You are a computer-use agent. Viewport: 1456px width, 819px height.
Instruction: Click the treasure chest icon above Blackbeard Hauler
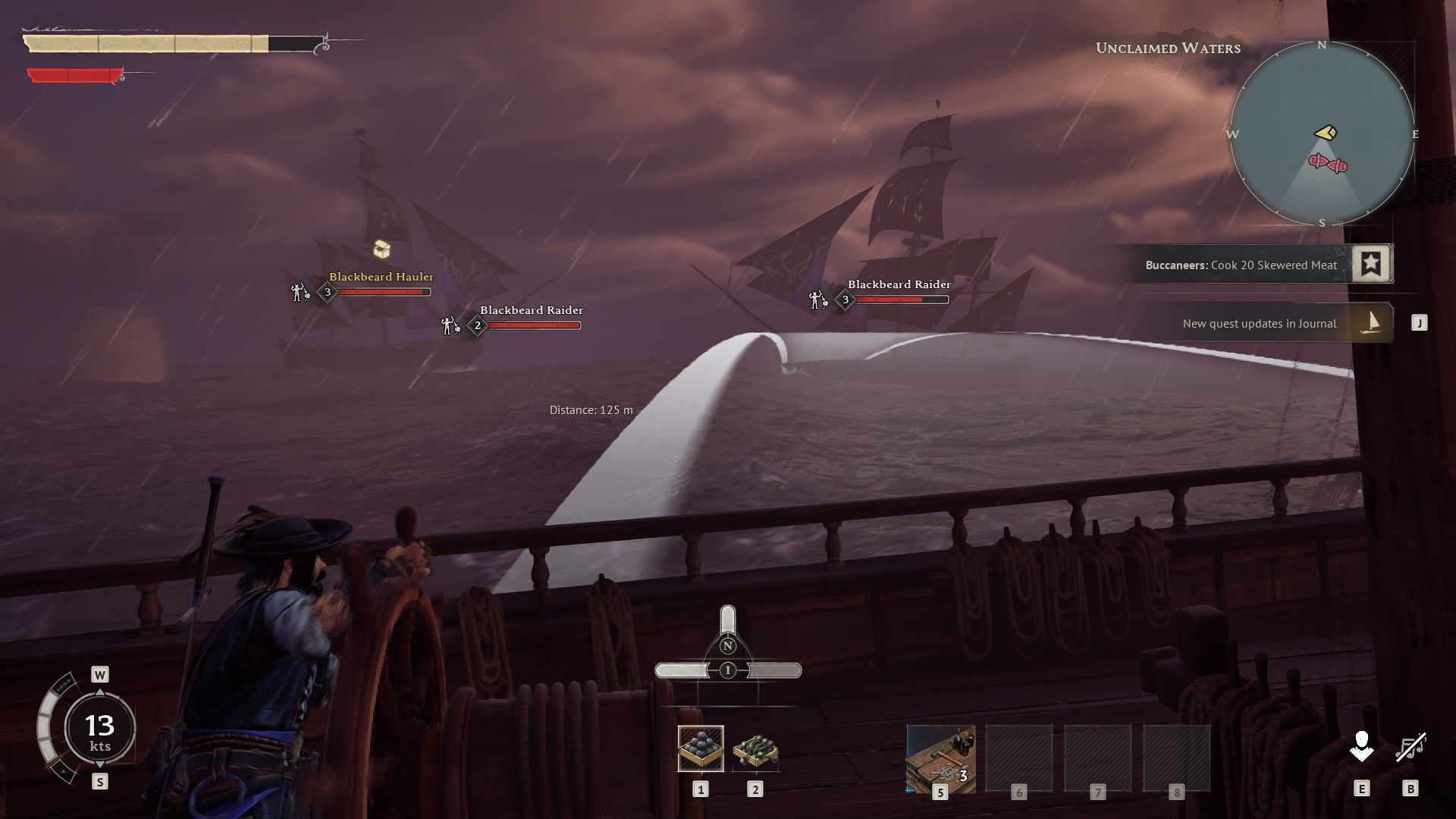pyautogui.click(x=382, y=249)
